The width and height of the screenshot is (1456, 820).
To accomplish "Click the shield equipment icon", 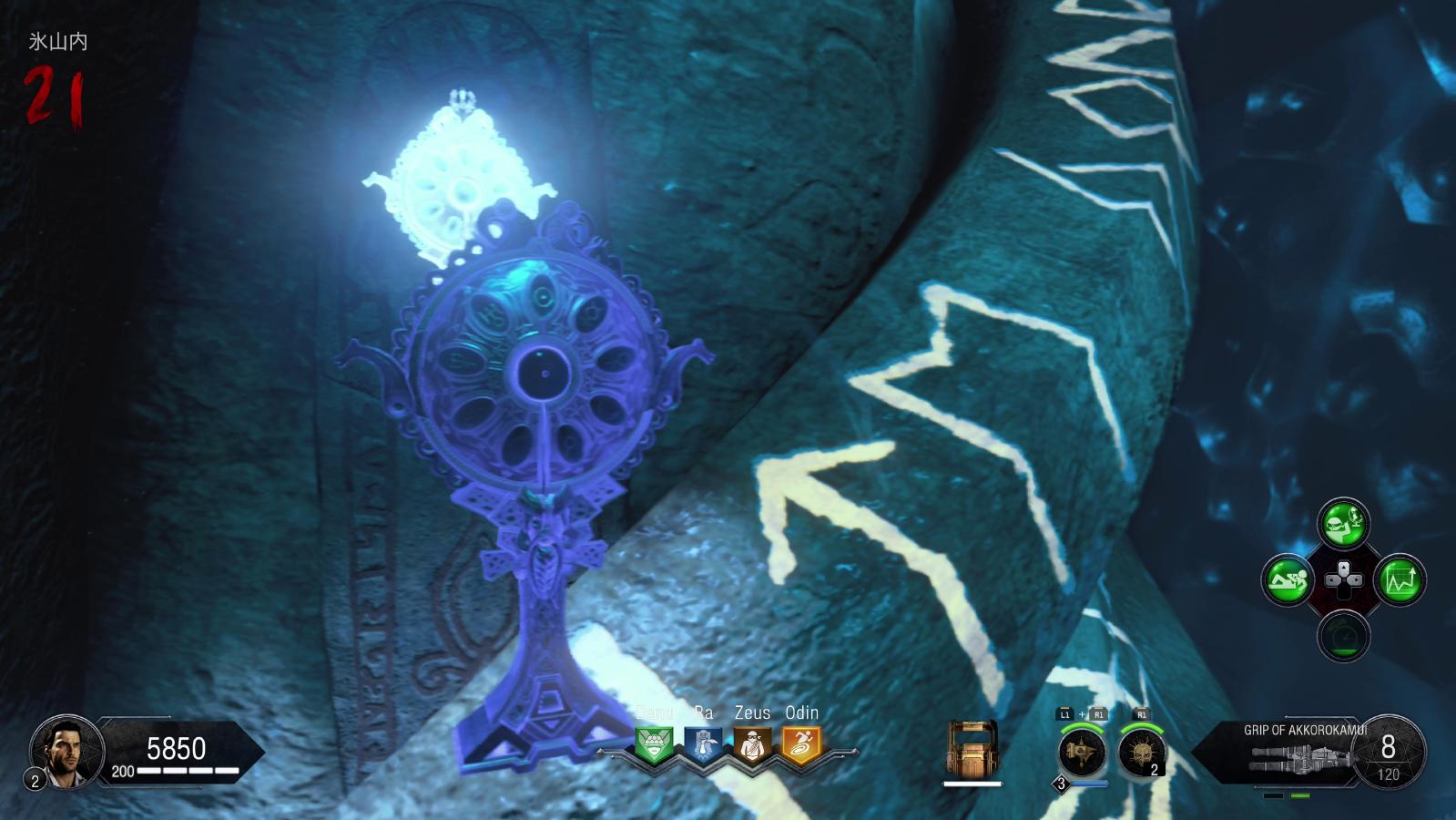I will pyautogui.click(x=972, y=751).
